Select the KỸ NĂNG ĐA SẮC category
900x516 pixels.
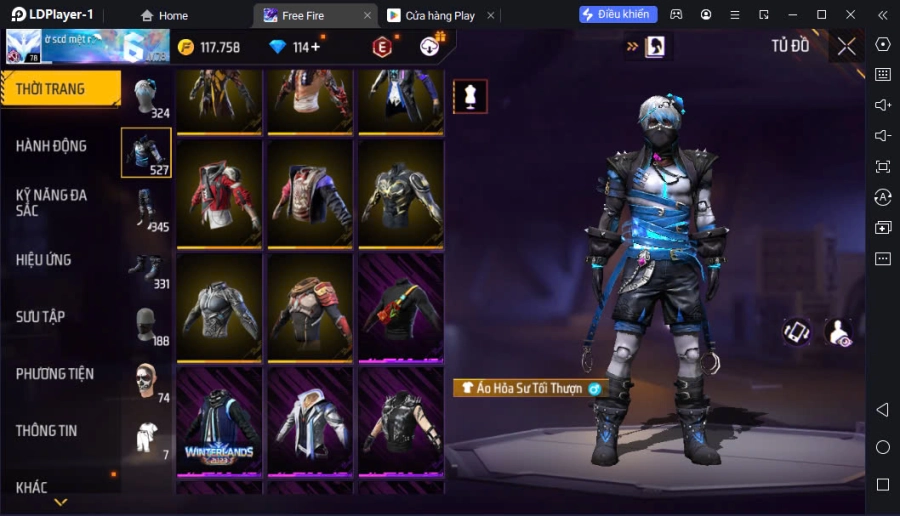click(x=52, y=202)
